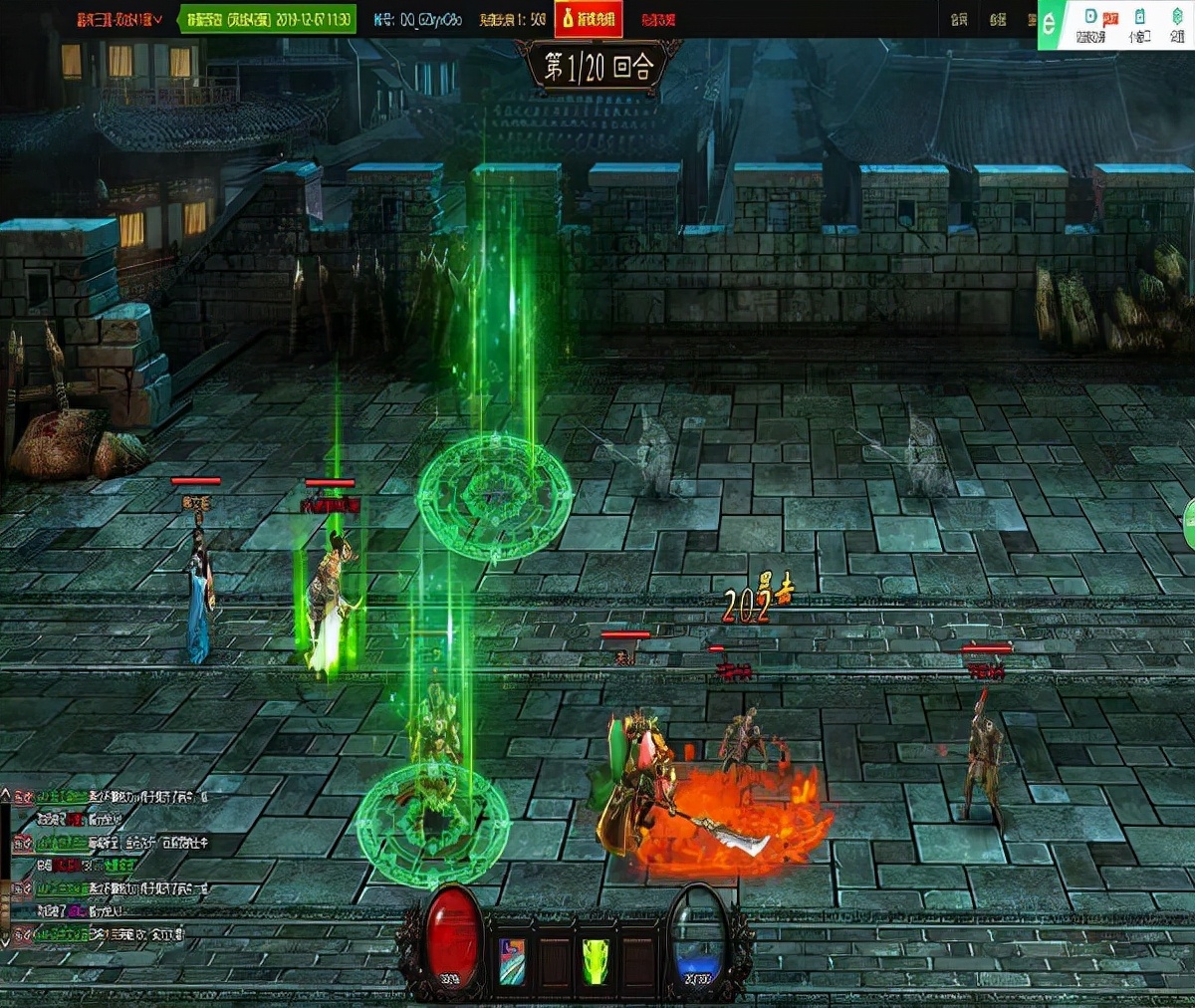
Task: Click the green server info banner
Action: tap(267, 19)
